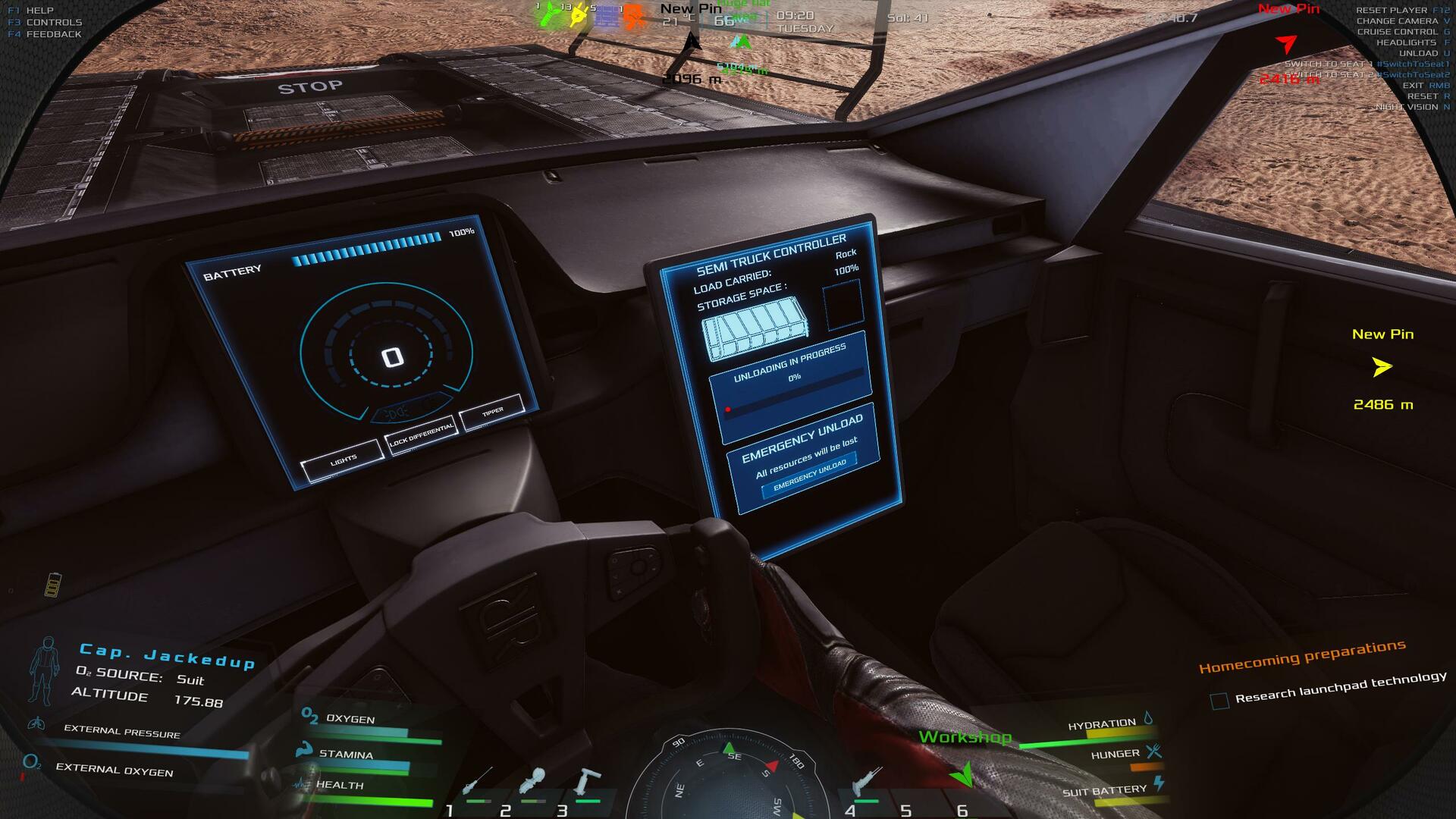Click the purple brick wall icon
Viewport: 1456px width, 819px height.
(606, 17)
